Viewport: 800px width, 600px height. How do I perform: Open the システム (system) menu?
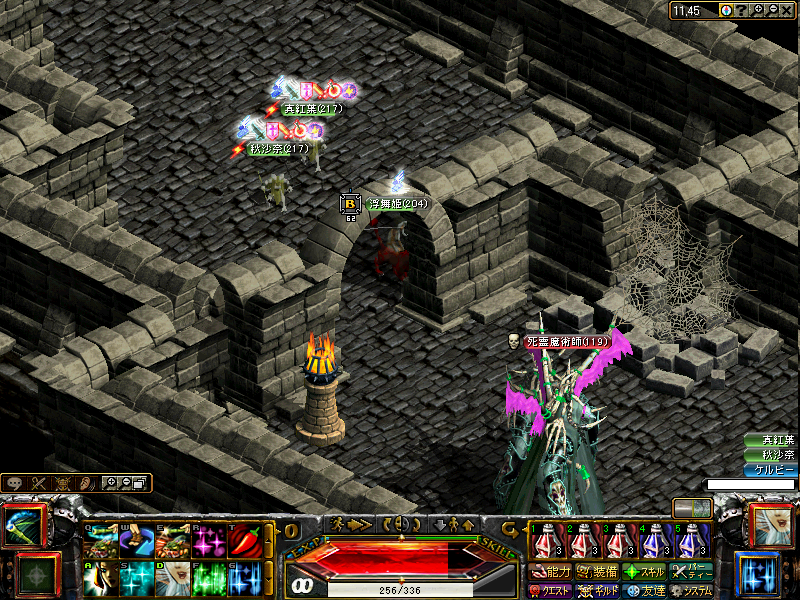click(691, 591)
